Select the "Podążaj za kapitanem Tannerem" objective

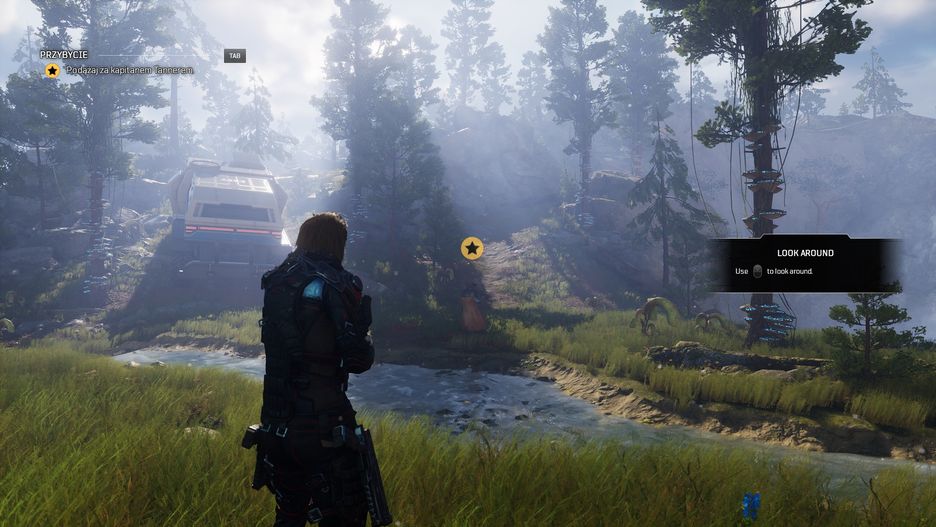pyautogui.click(x=128, y=71)
